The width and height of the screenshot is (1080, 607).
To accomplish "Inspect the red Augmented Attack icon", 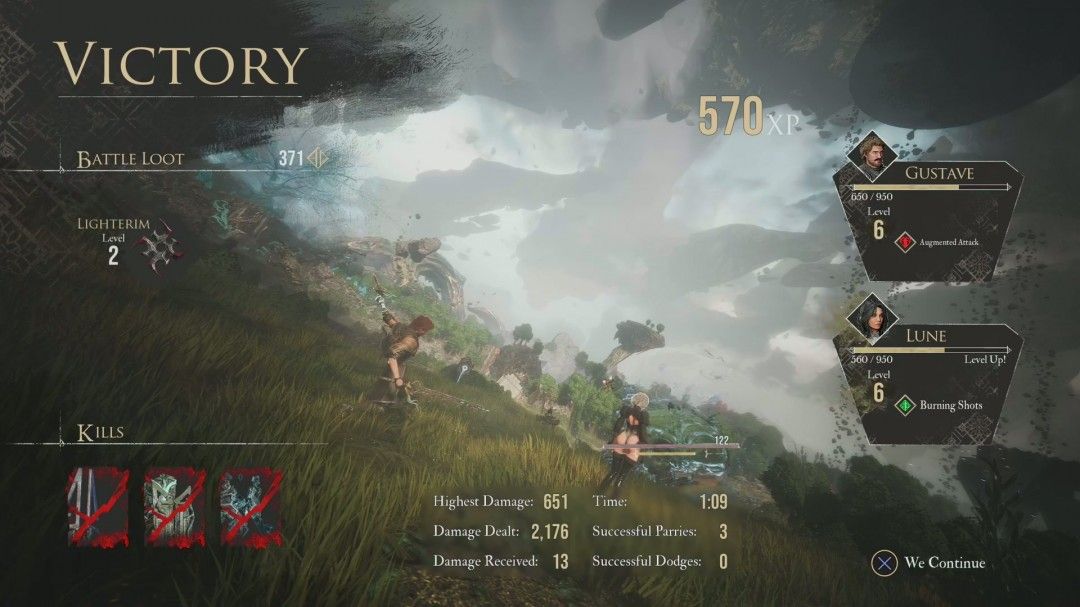I will click(906, 241).
